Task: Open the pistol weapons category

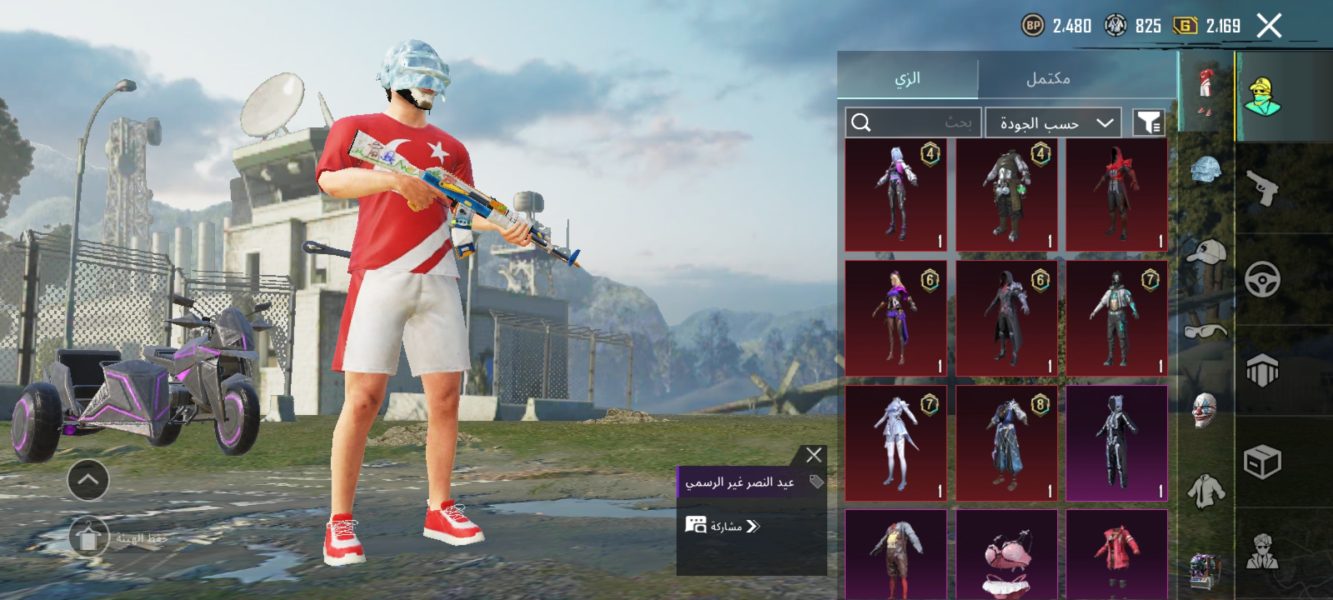Action: point(1263,187)
